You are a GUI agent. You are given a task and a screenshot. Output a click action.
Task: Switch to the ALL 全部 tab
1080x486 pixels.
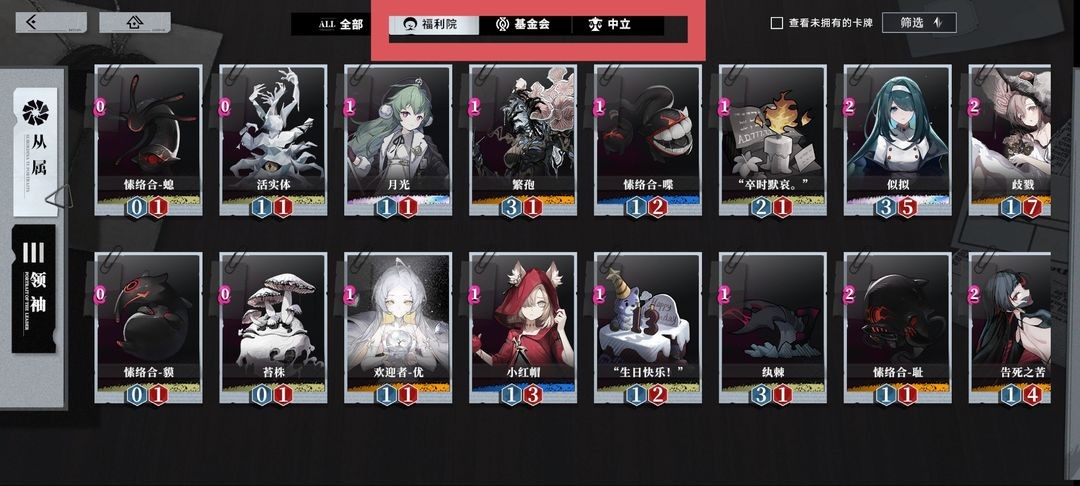[340, 24]
